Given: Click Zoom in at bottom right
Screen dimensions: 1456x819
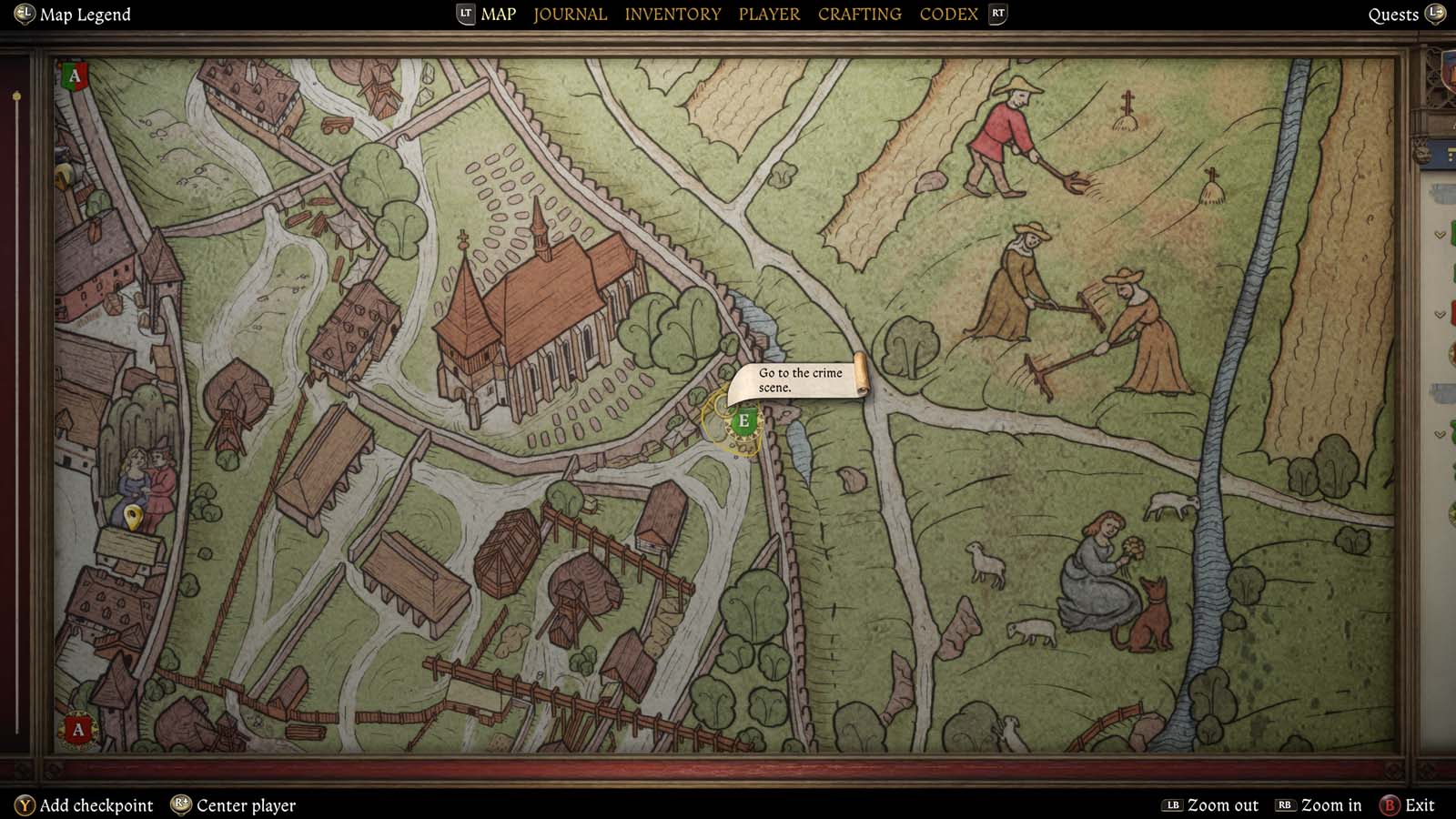Looking at the screenshot, I should [x=1330, y=805].
